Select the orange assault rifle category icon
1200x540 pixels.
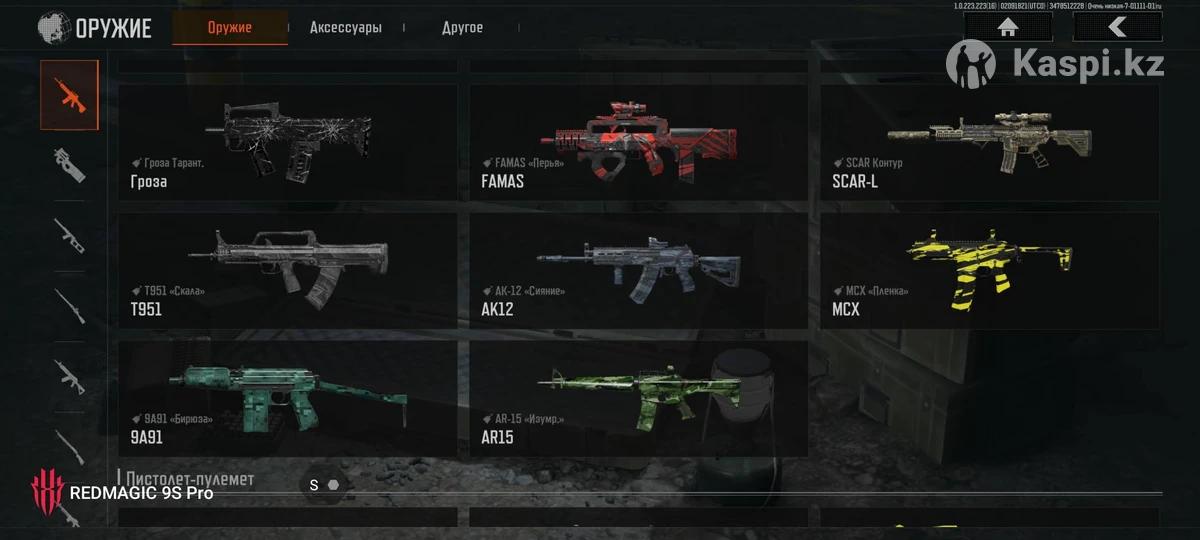(x=69, y=95)
